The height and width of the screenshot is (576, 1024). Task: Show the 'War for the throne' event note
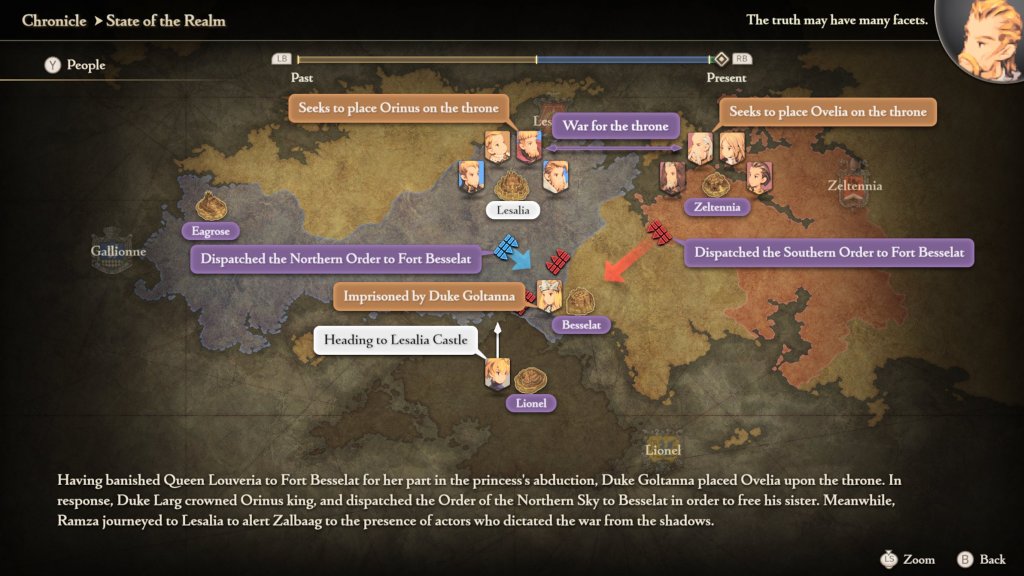[x=615, y=126]
